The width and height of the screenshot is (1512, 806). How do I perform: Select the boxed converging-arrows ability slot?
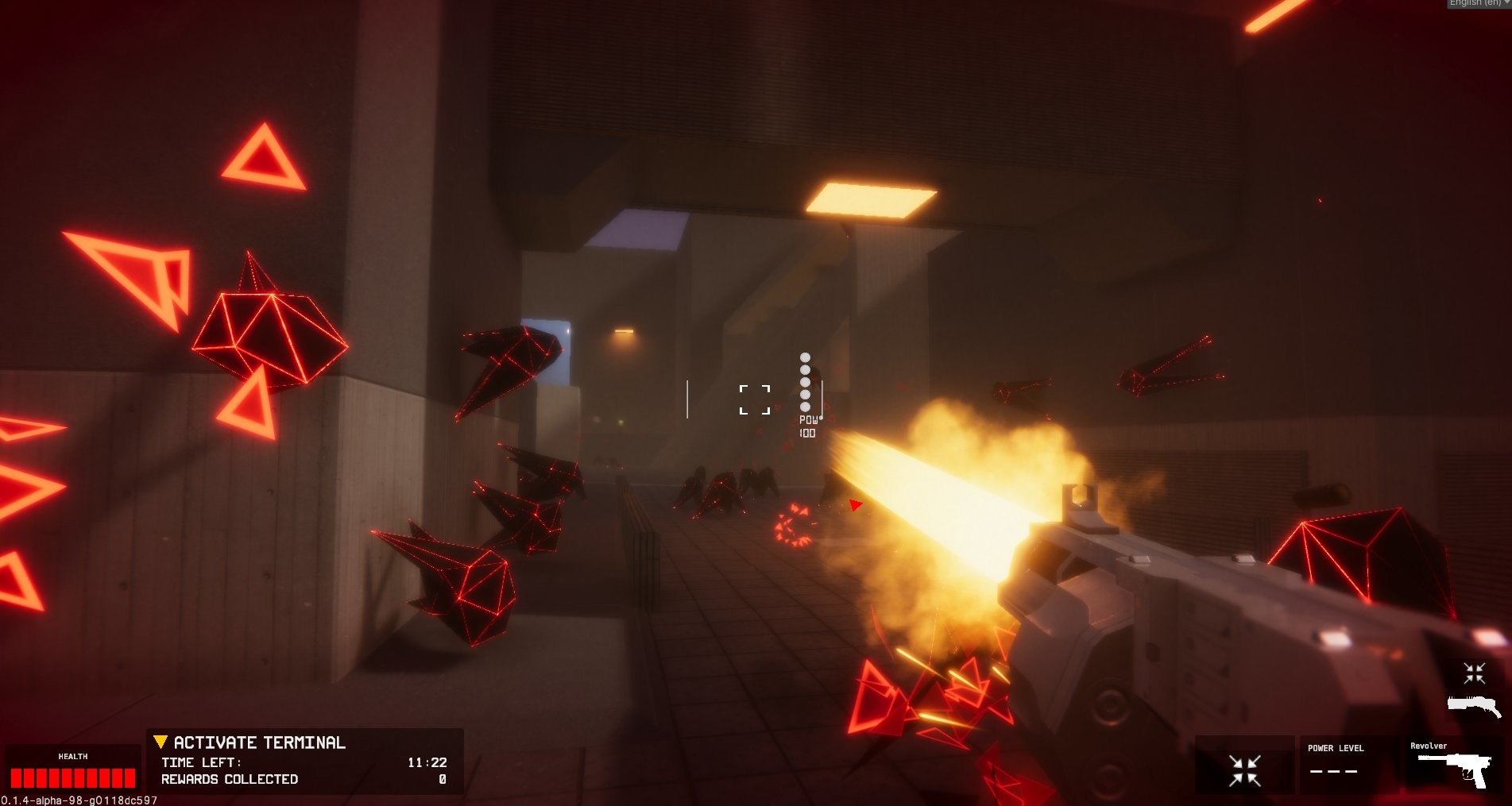1244,769
